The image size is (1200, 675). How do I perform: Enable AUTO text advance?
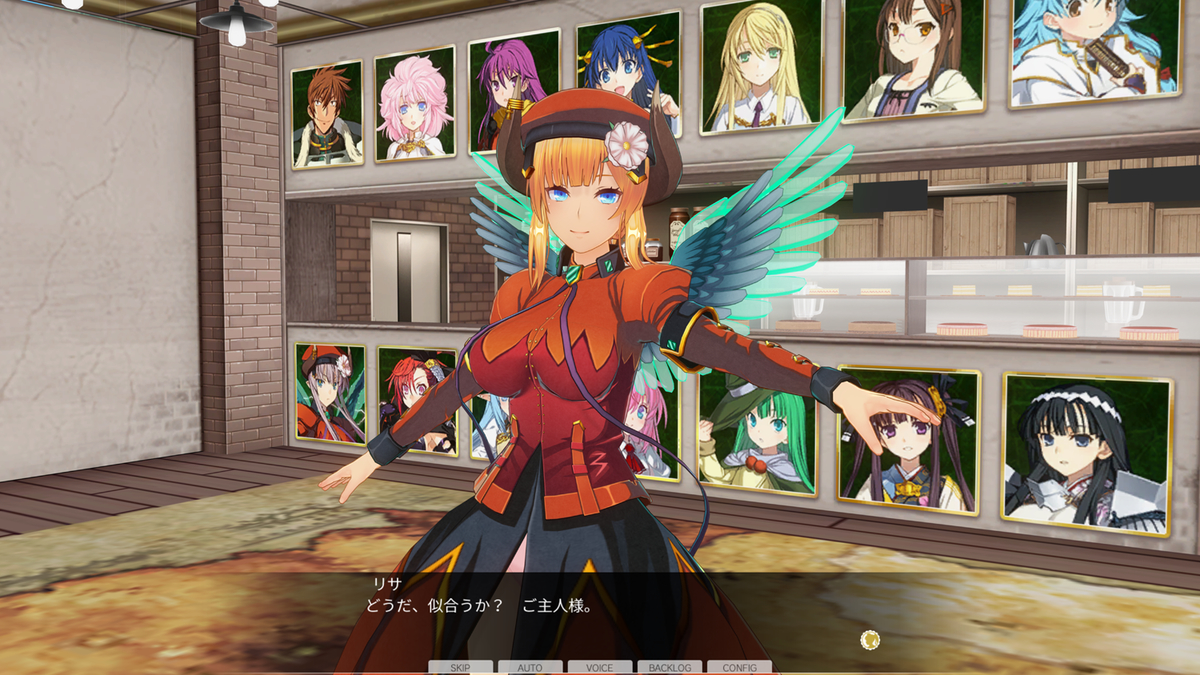530,667
